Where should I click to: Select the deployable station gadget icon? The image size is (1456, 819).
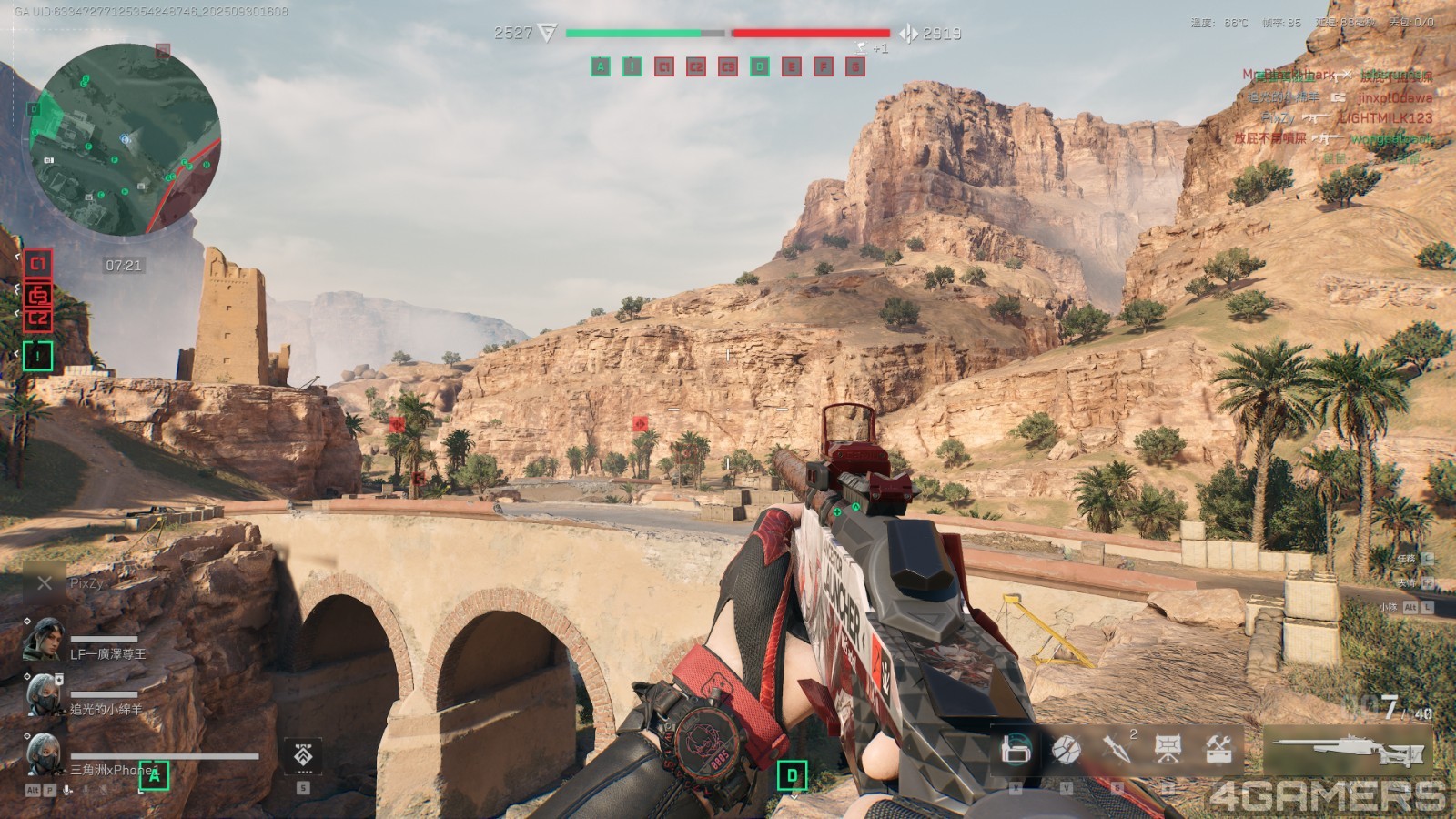click(x=1168, y=748)
